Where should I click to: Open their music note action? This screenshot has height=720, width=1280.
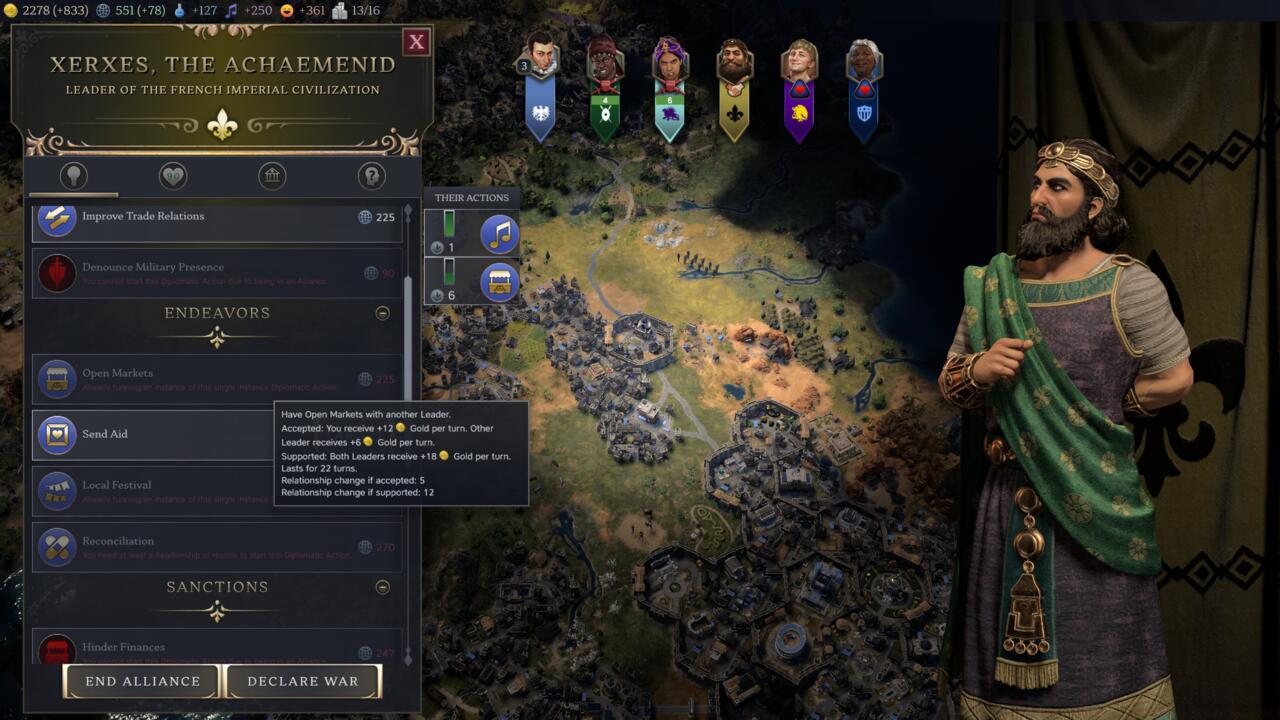tap(499, 234)
